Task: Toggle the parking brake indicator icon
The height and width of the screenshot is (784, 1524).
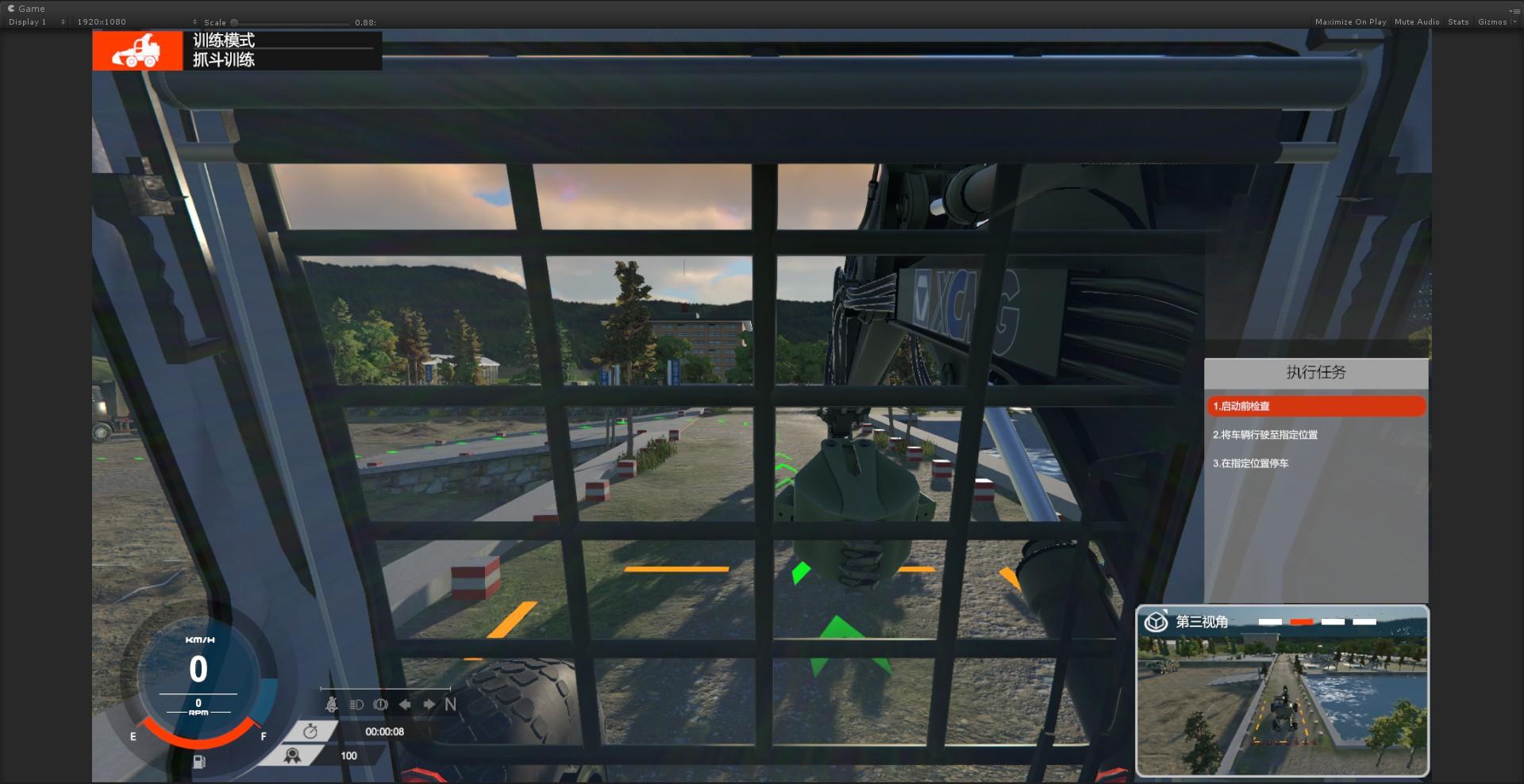Action: [381, 705]
